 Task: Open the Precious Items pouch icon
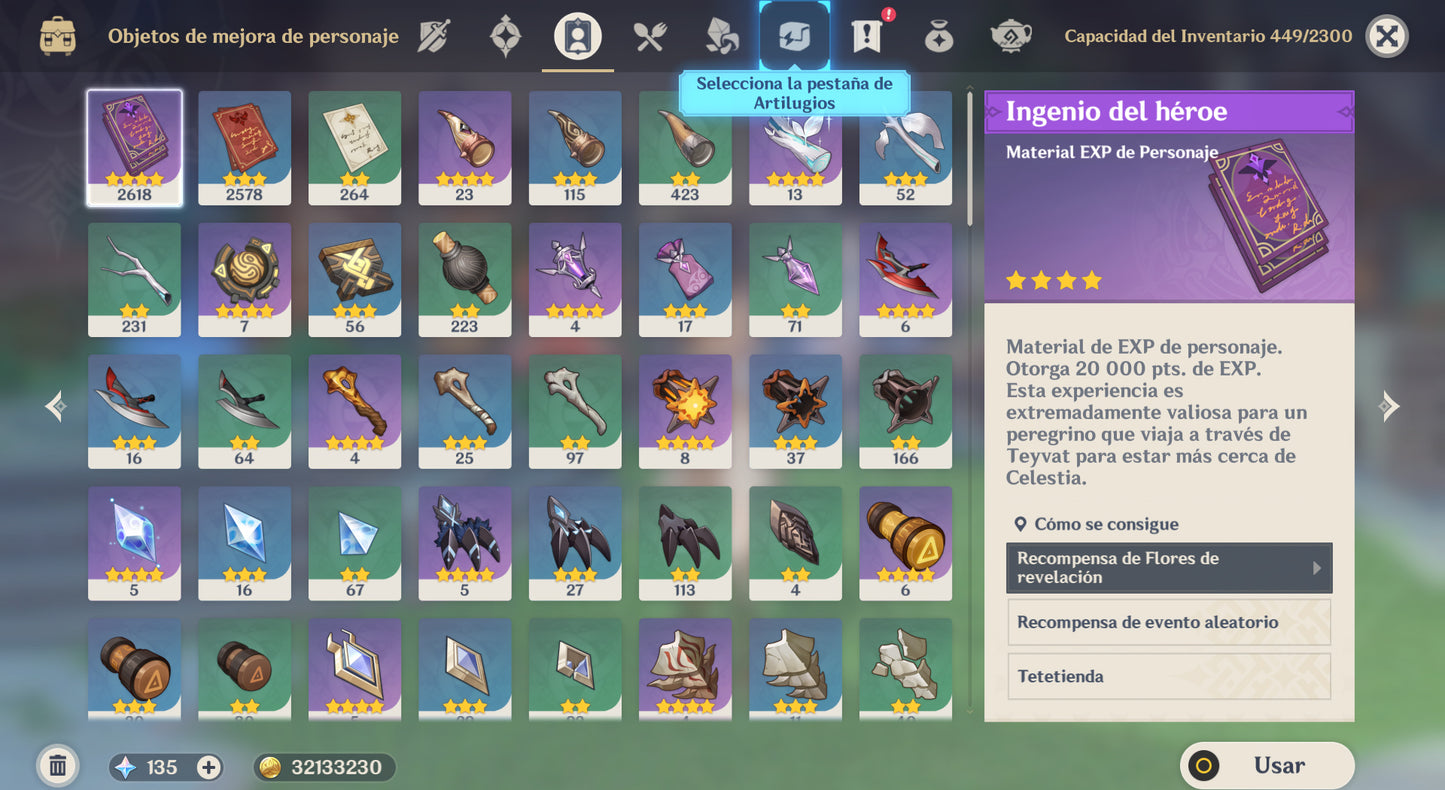point(938,35)
